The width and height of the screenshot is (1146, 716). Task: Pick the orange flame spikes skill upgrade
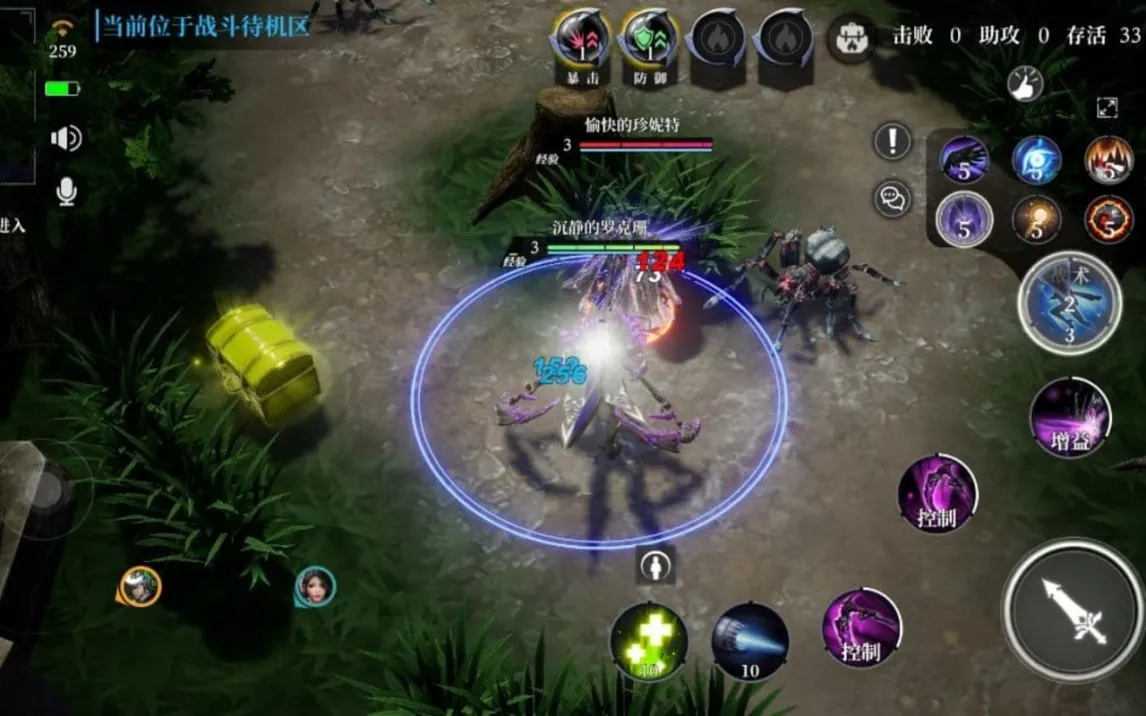click(x=1109, y=160)
